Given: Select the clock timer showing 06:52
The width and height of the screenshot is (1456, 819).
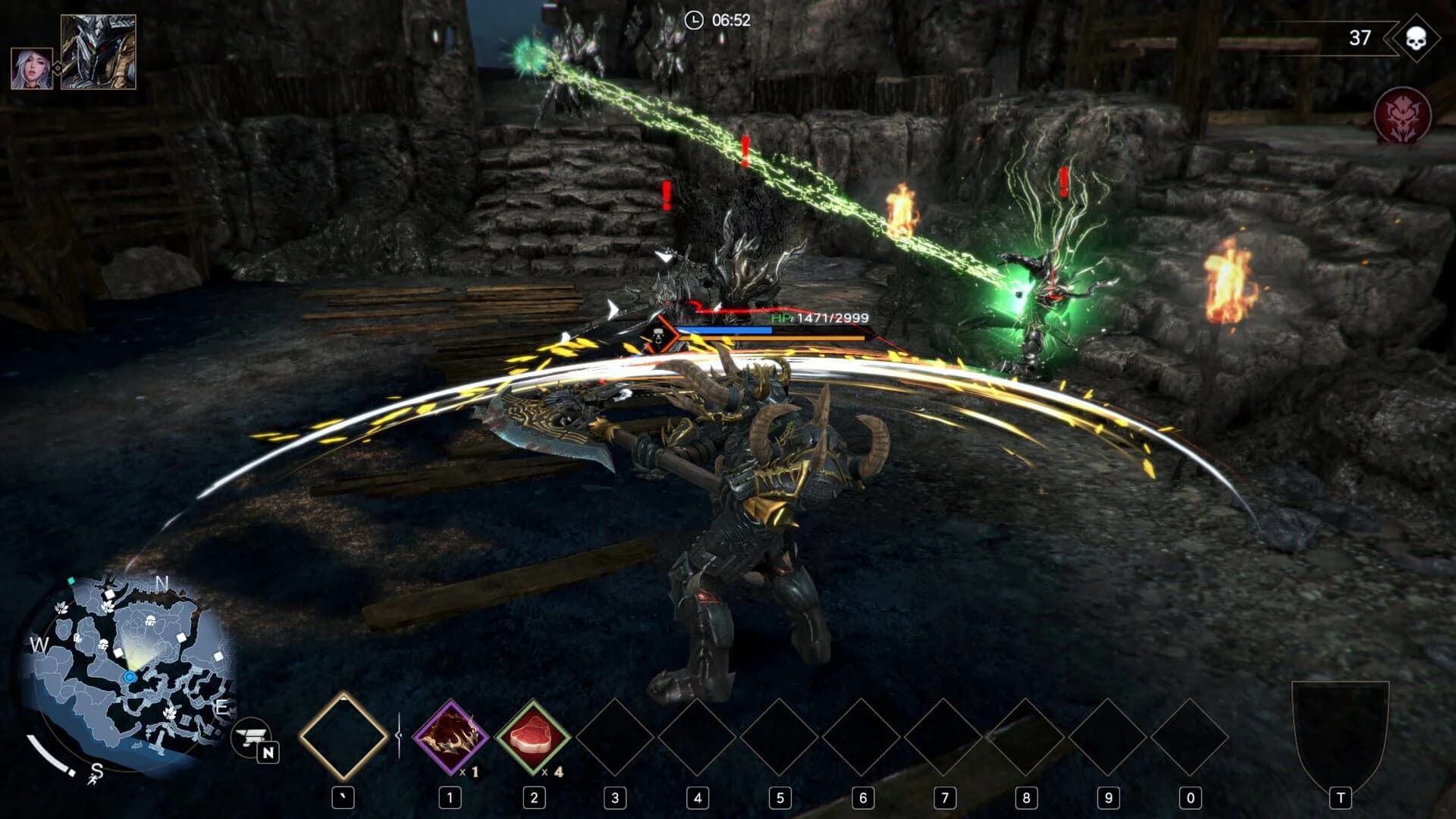Looking at the screenshot, I should tap(717, 22).
